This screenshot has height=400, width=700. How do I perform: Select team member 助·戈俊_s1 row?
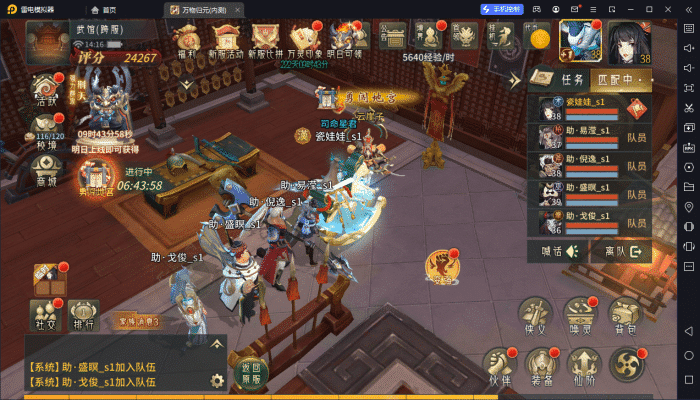[589, 221]
